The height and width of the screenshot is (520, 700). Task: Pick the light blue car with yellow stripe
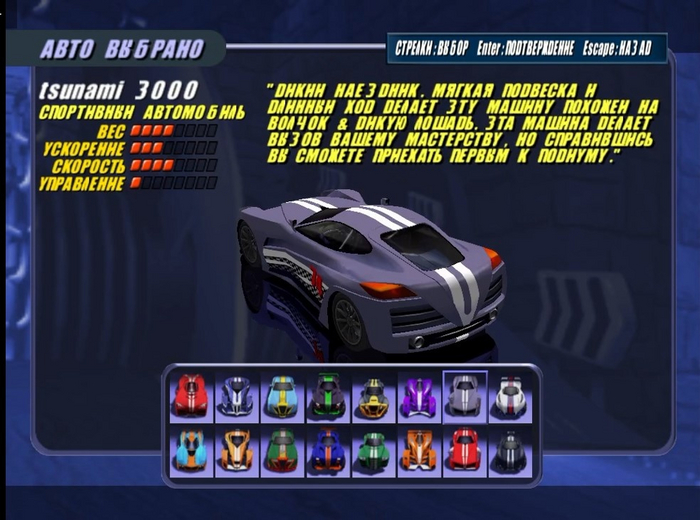click(282, 397)
